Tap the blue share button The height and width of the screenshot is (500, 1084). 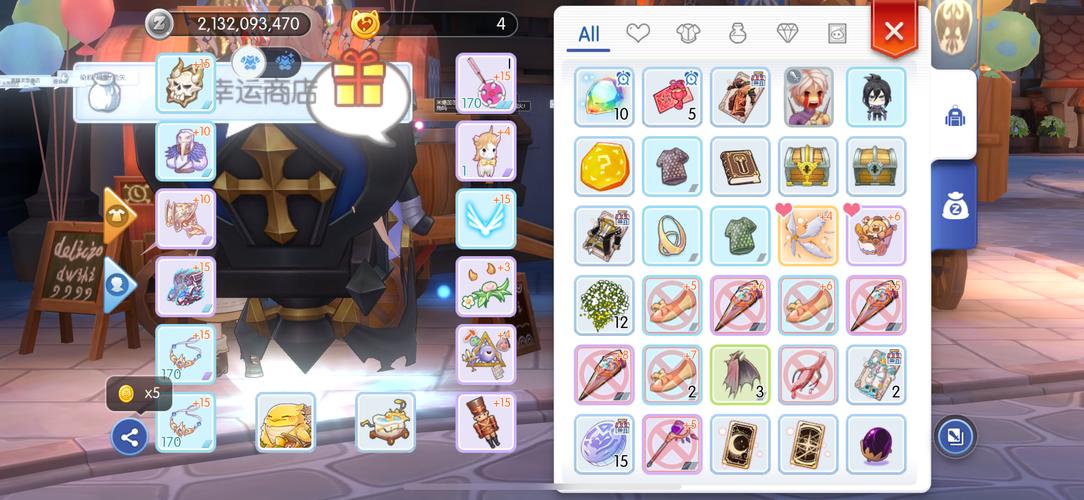pyautogui.click(x=130, y=436)
